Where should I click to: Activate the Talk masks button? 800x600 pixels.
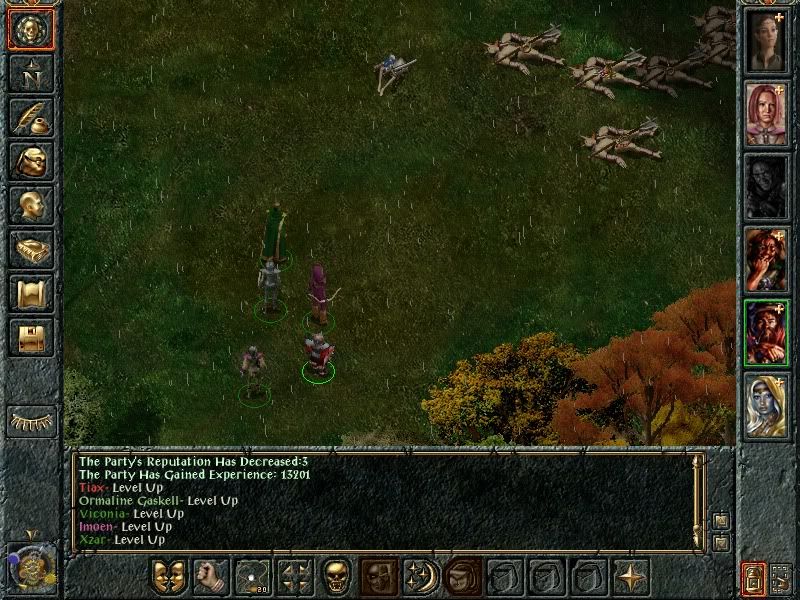click(x=167, y=577)
